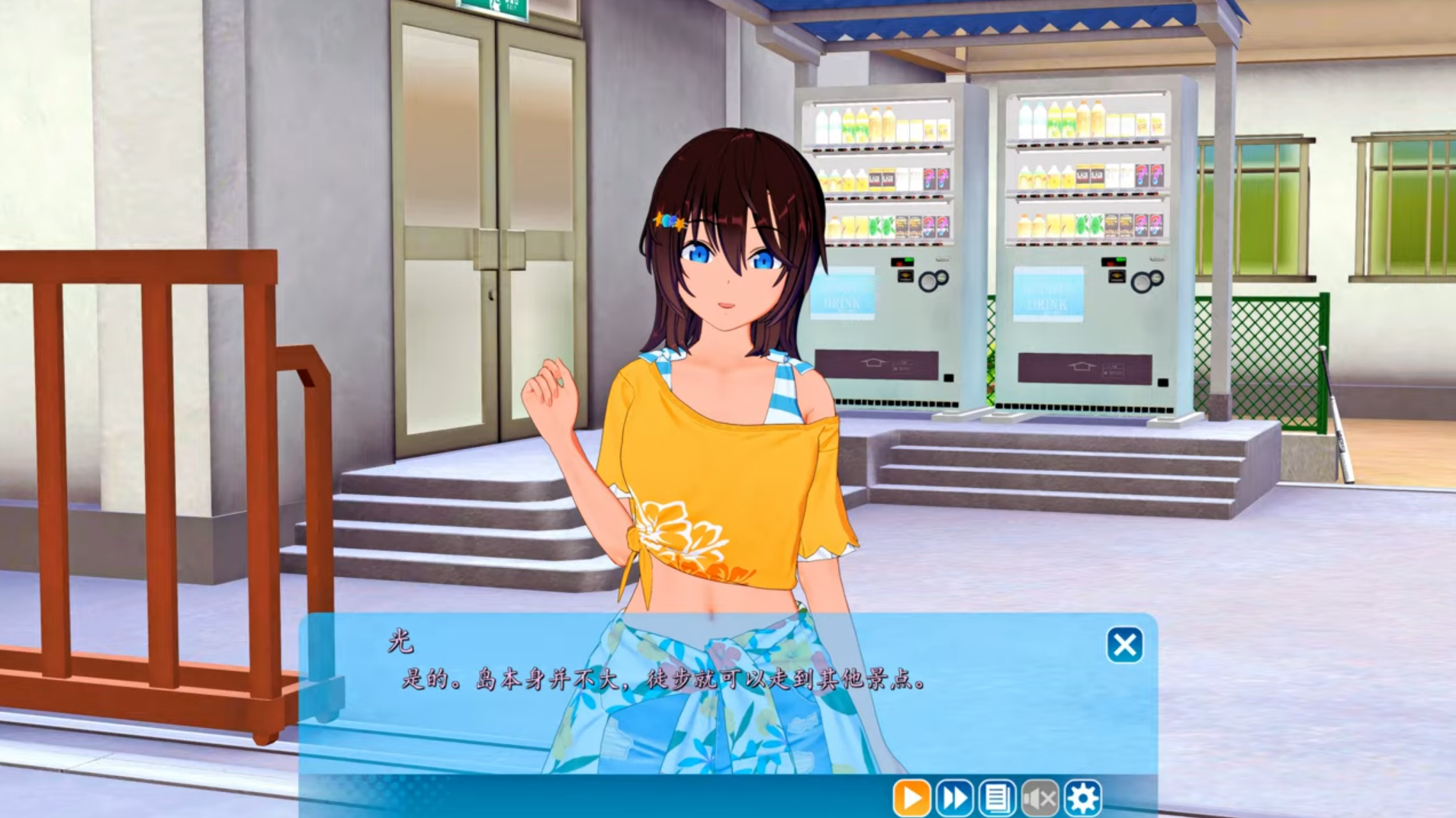Start auto-play with the orange play button
This screenshot has height=818, width=1456.
pyautogui.click(x=911, y=798)
